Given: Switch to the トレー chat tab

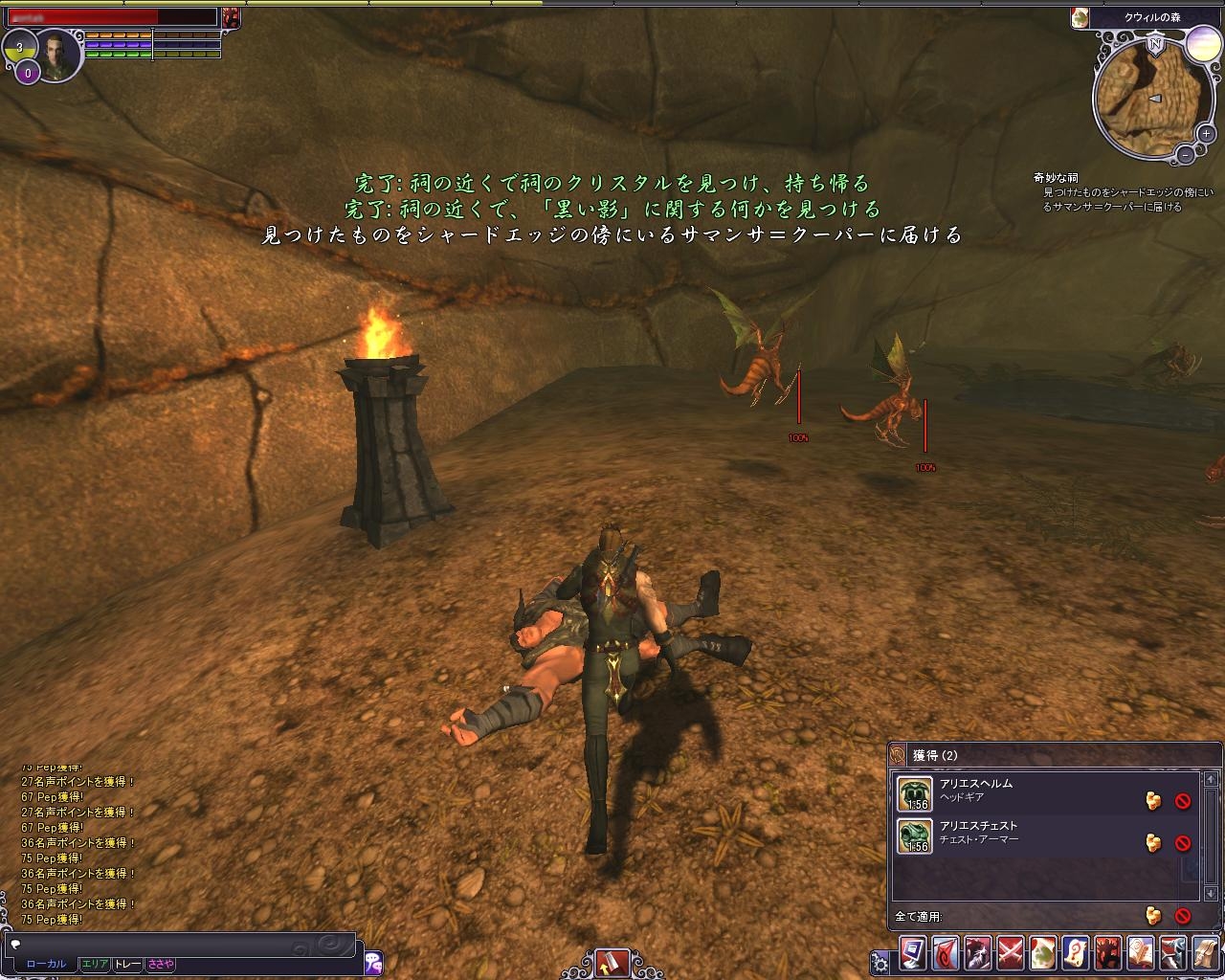Looking at the screenshot, I should [x=127, y=965].
